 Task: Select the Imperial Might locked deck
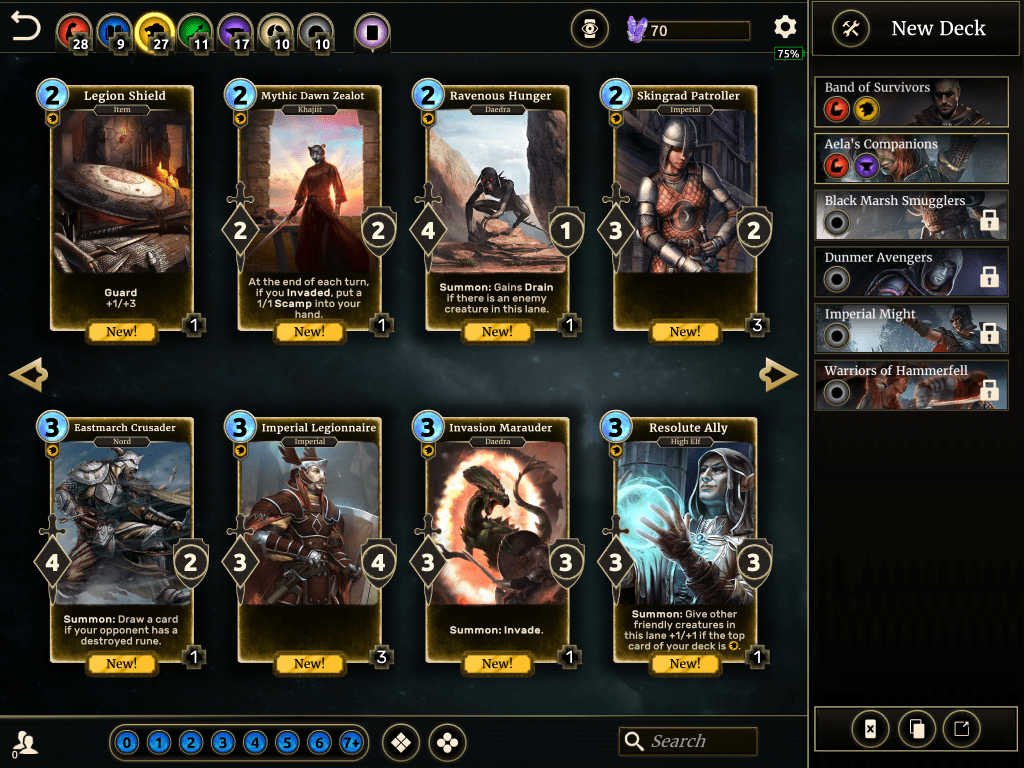pyautogui.click(x=911, y=328)
